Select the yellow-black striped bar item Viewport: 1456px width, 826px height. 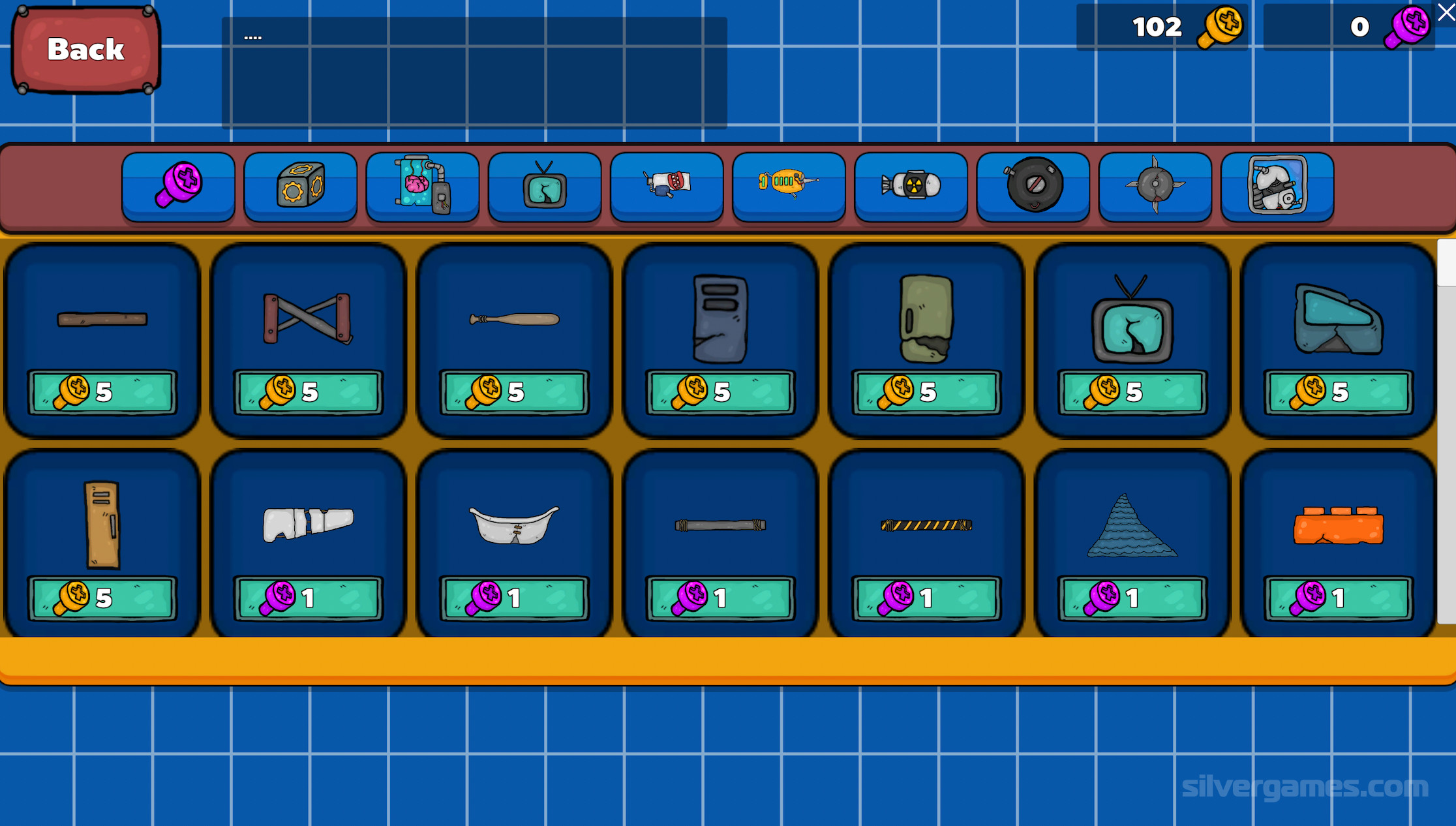pyautogui.click(x=926, y=598)
